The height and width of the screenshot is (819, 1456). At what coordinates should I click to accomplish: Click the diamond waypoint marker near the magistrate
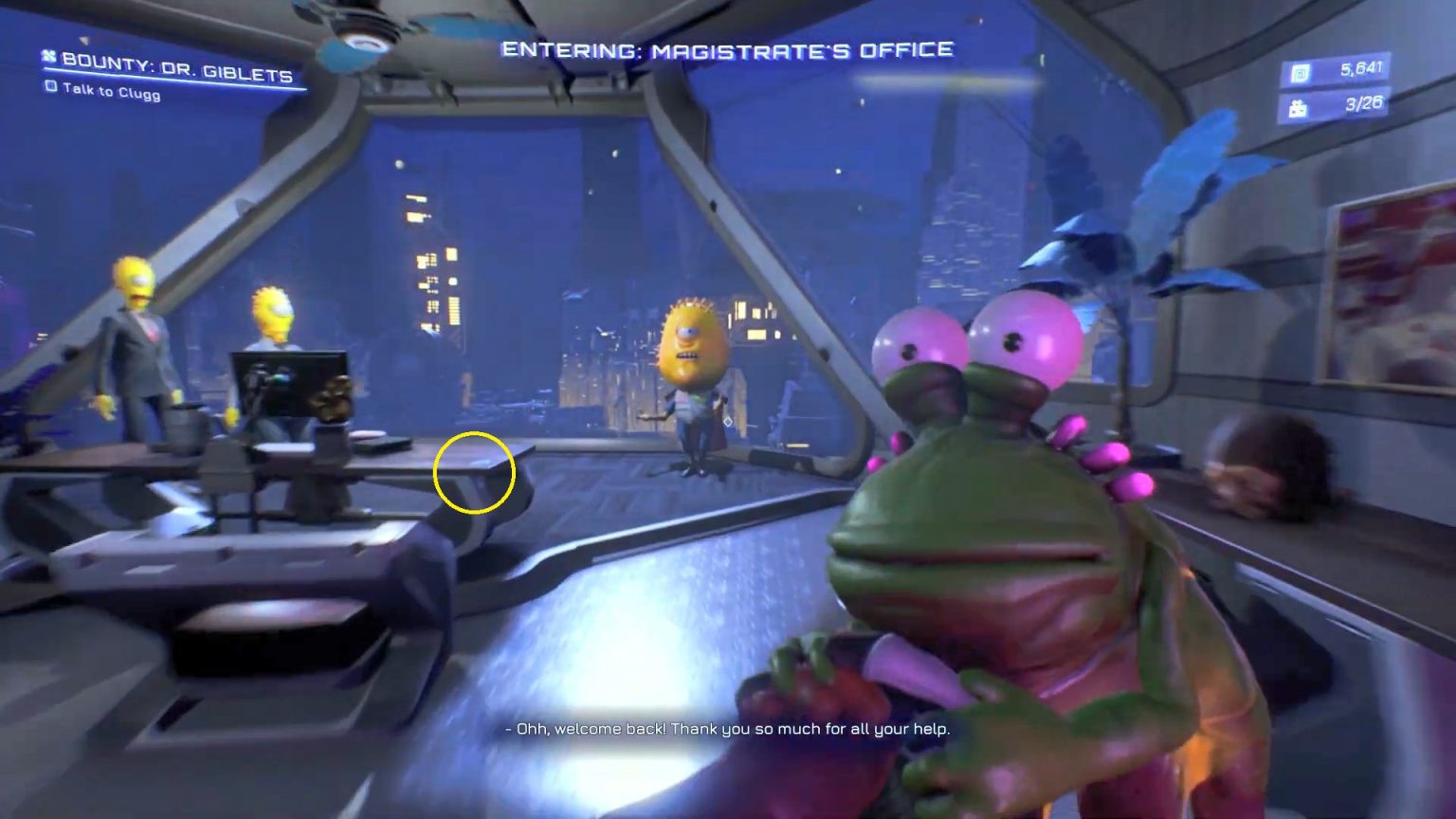pos(728,421)
